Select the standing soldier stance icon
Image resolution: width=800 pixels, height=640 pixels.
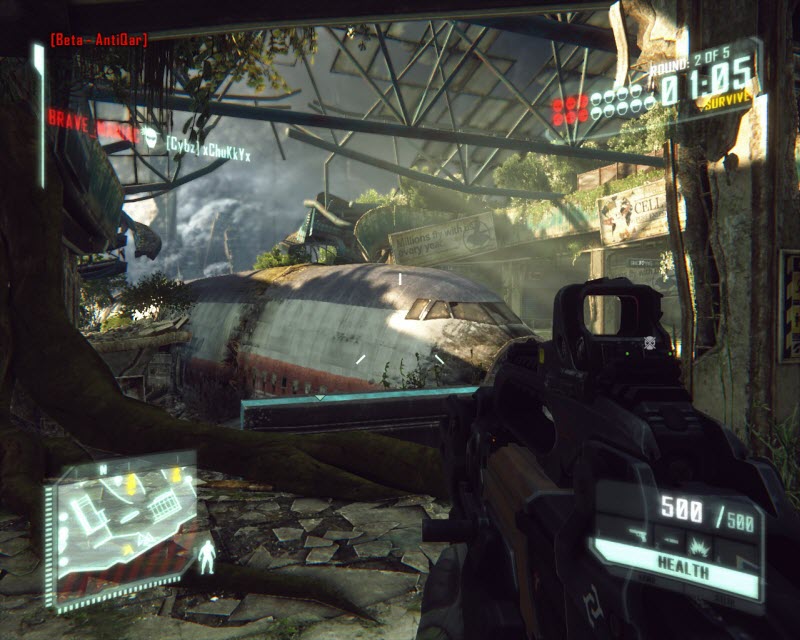point(208,556)
